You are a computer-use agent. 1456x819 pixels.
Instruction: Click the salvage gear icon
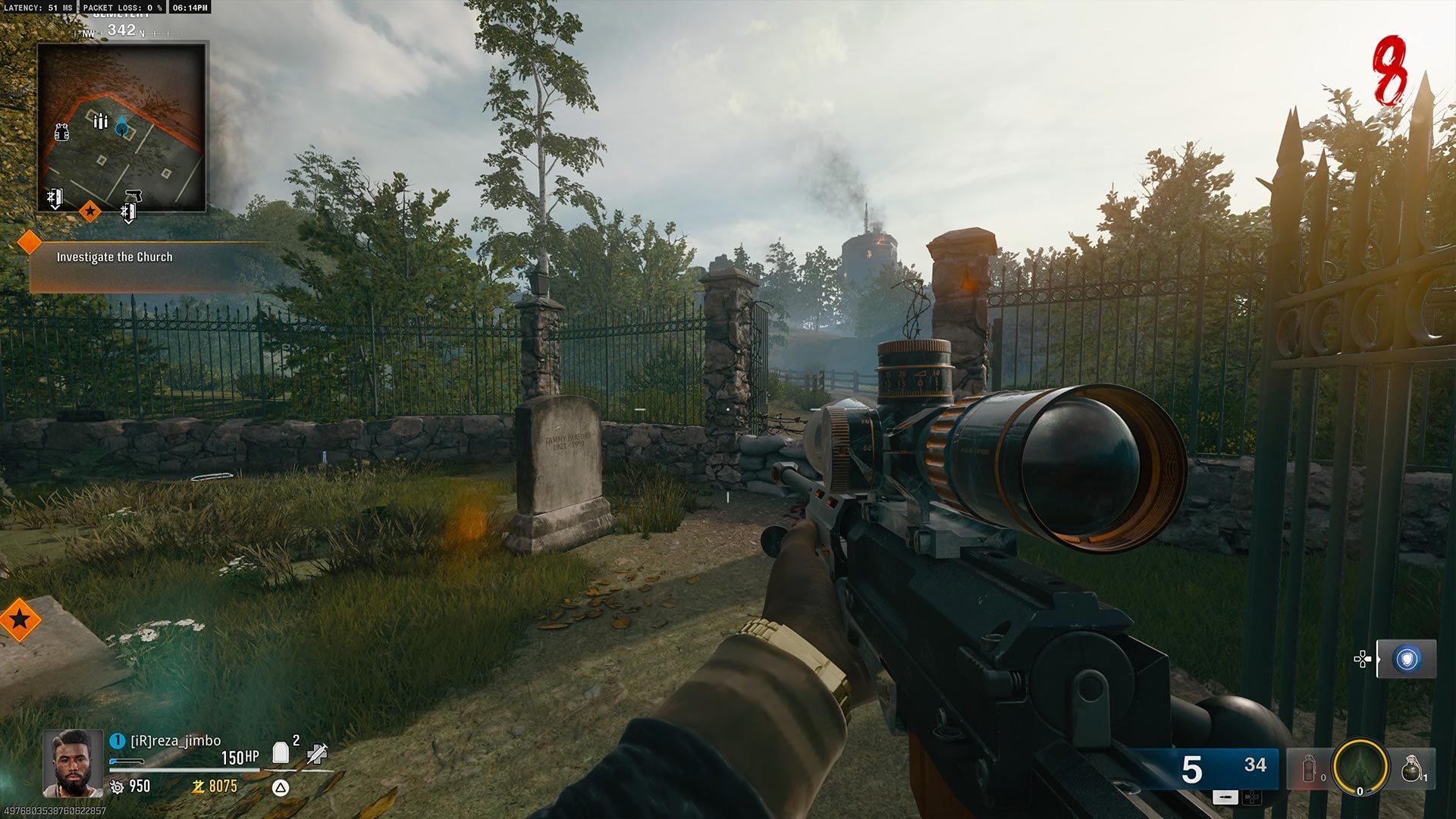click(117, 787)
